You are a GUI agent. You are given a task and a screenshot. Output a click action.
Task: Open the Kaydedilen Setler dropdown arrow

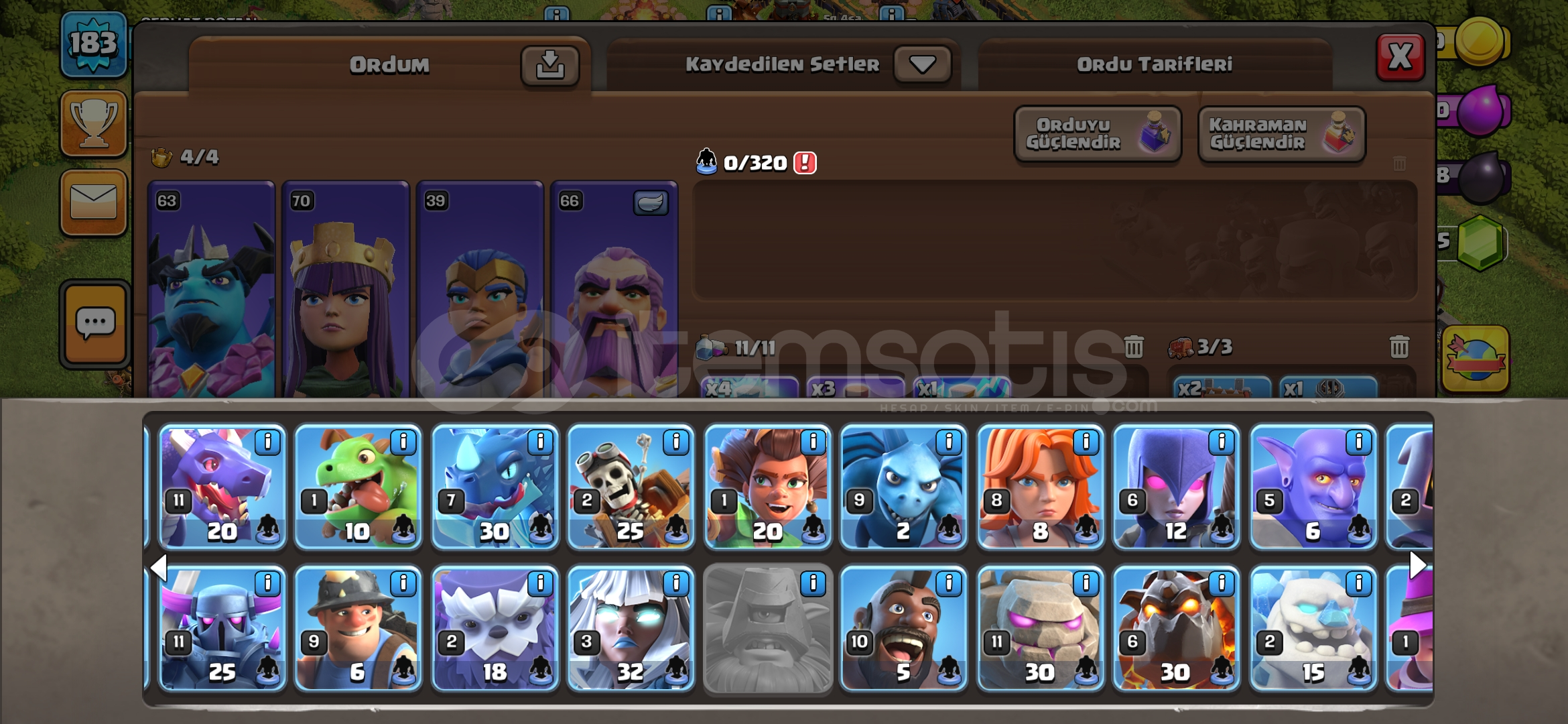pos(921,63)
